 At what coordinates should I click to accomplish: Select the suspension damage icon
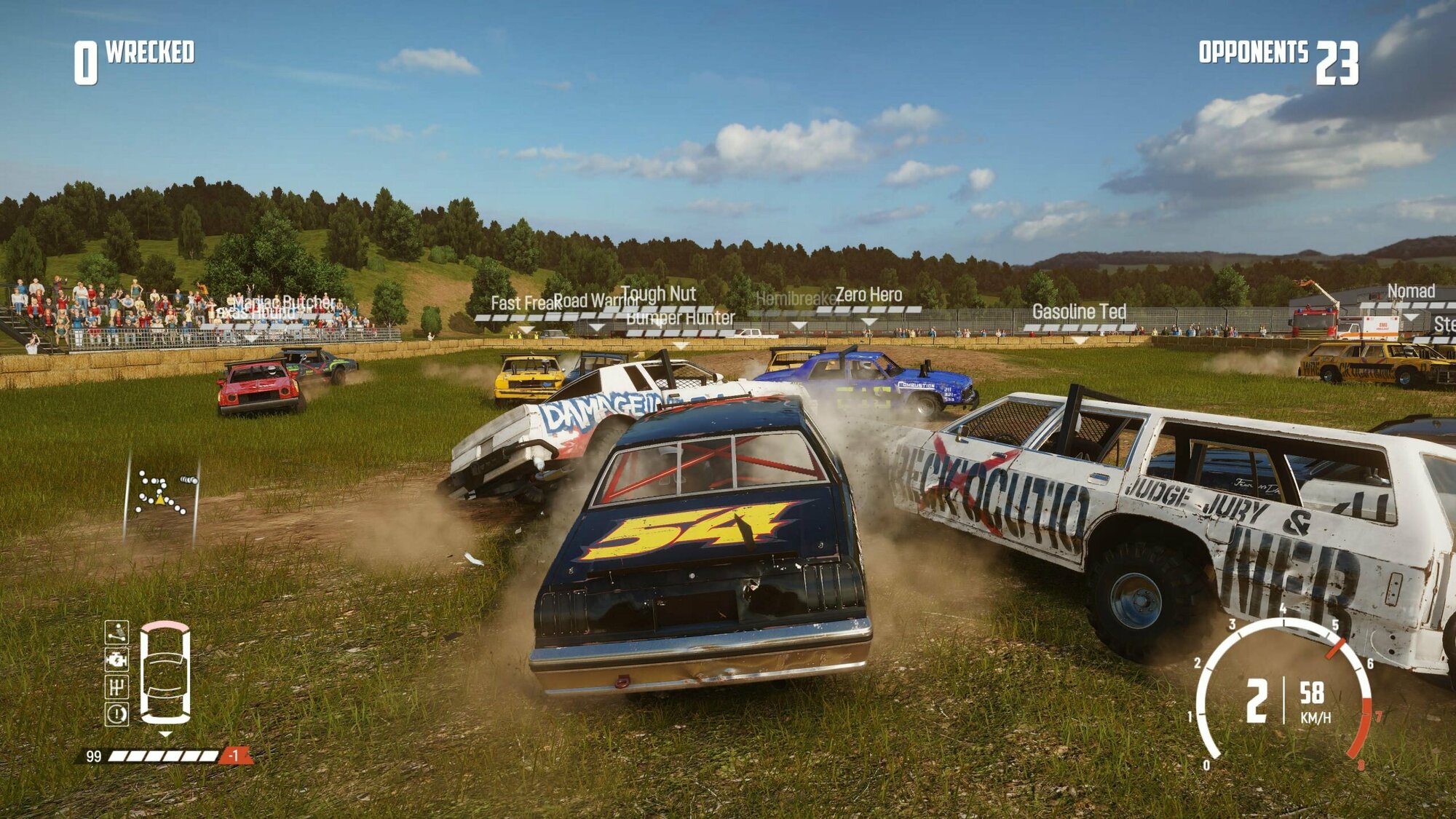click(116, 632)
